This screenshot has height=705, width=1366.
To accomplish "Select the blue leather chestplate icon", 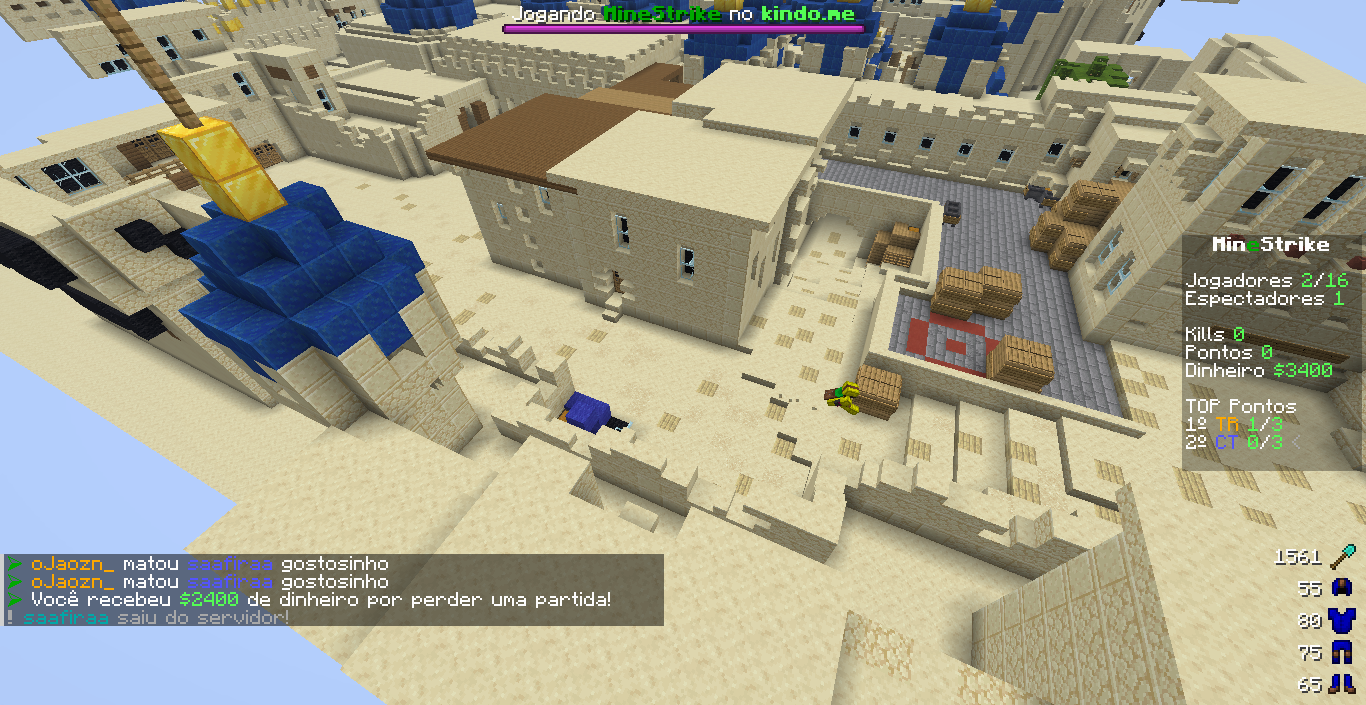I will [1342, 621].
